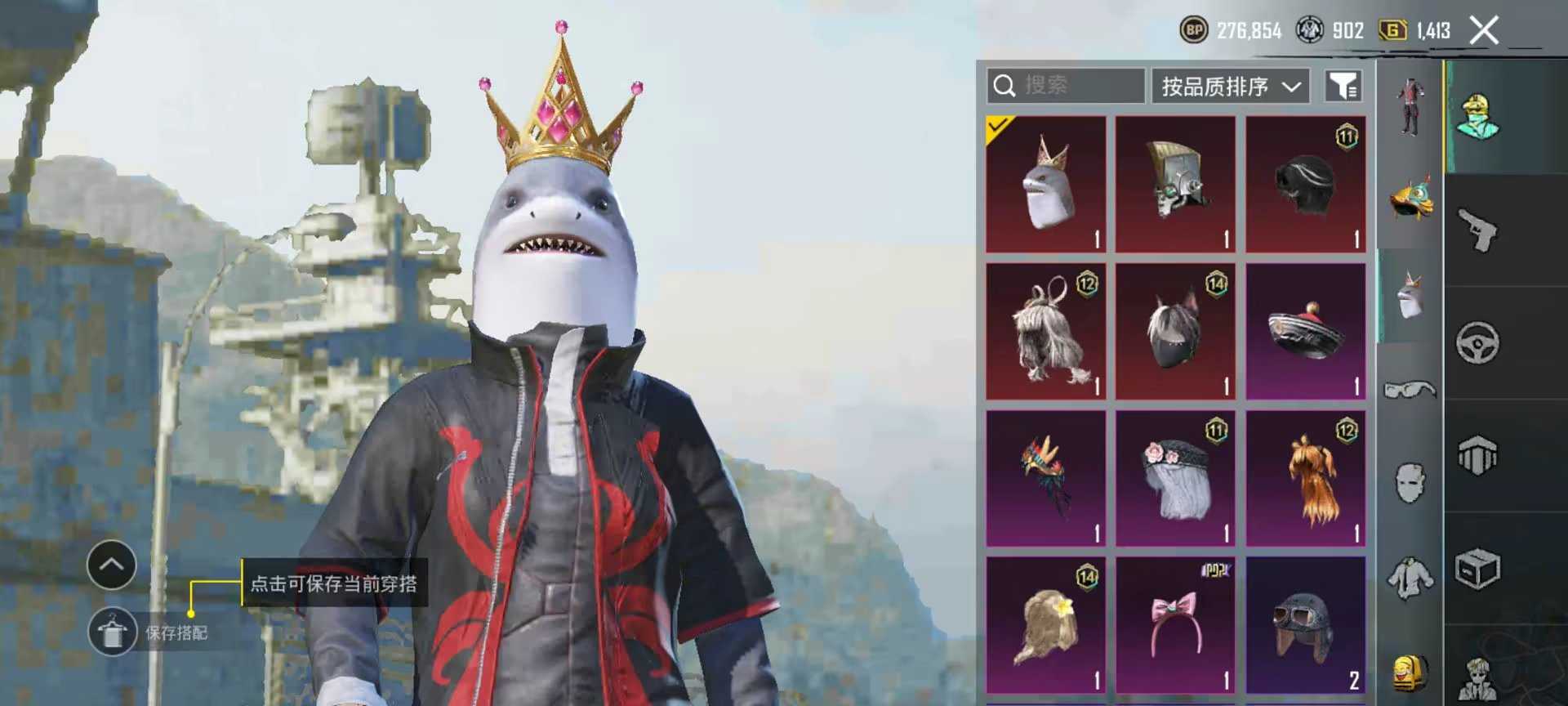Switch to the glasses accessory category

tap(1410, 391)
